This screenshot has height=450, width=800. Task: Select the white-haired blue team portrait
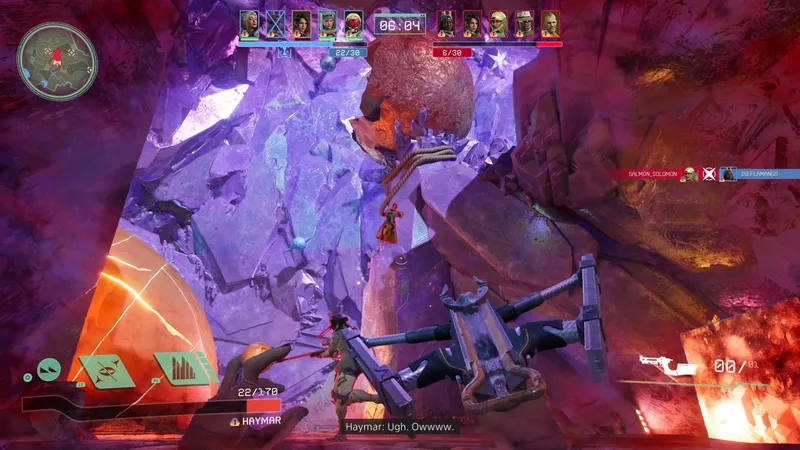click(x=249, y=24)
